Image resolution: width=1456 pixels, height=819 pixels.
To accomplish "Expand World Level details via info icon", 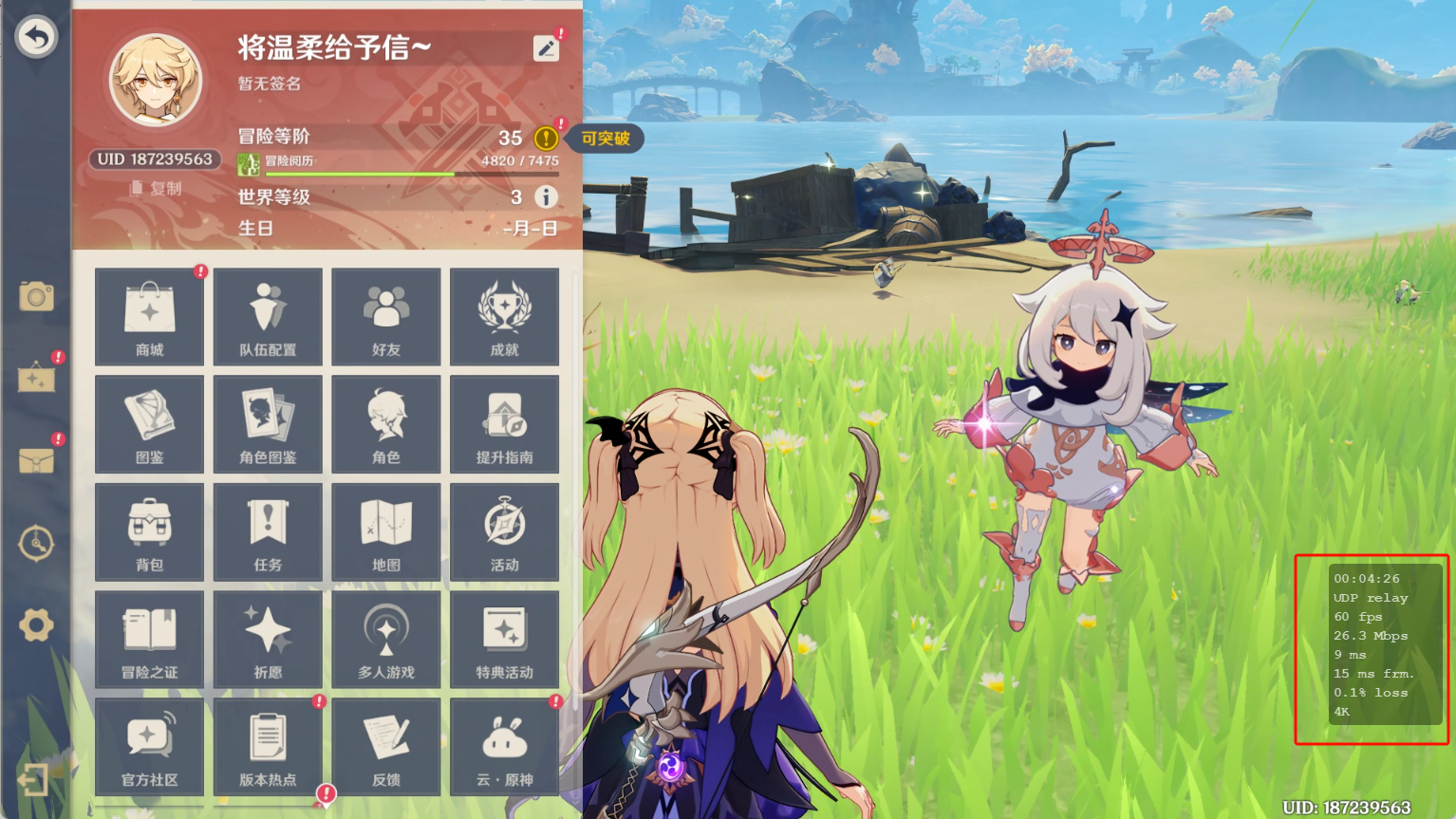I will [547, 196].
